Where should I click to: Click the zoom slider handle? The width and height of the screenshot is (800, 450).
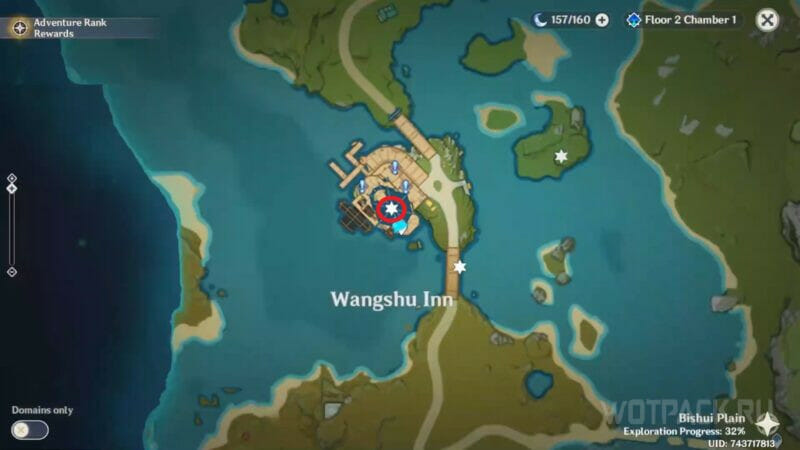click(x=12, y=188)
